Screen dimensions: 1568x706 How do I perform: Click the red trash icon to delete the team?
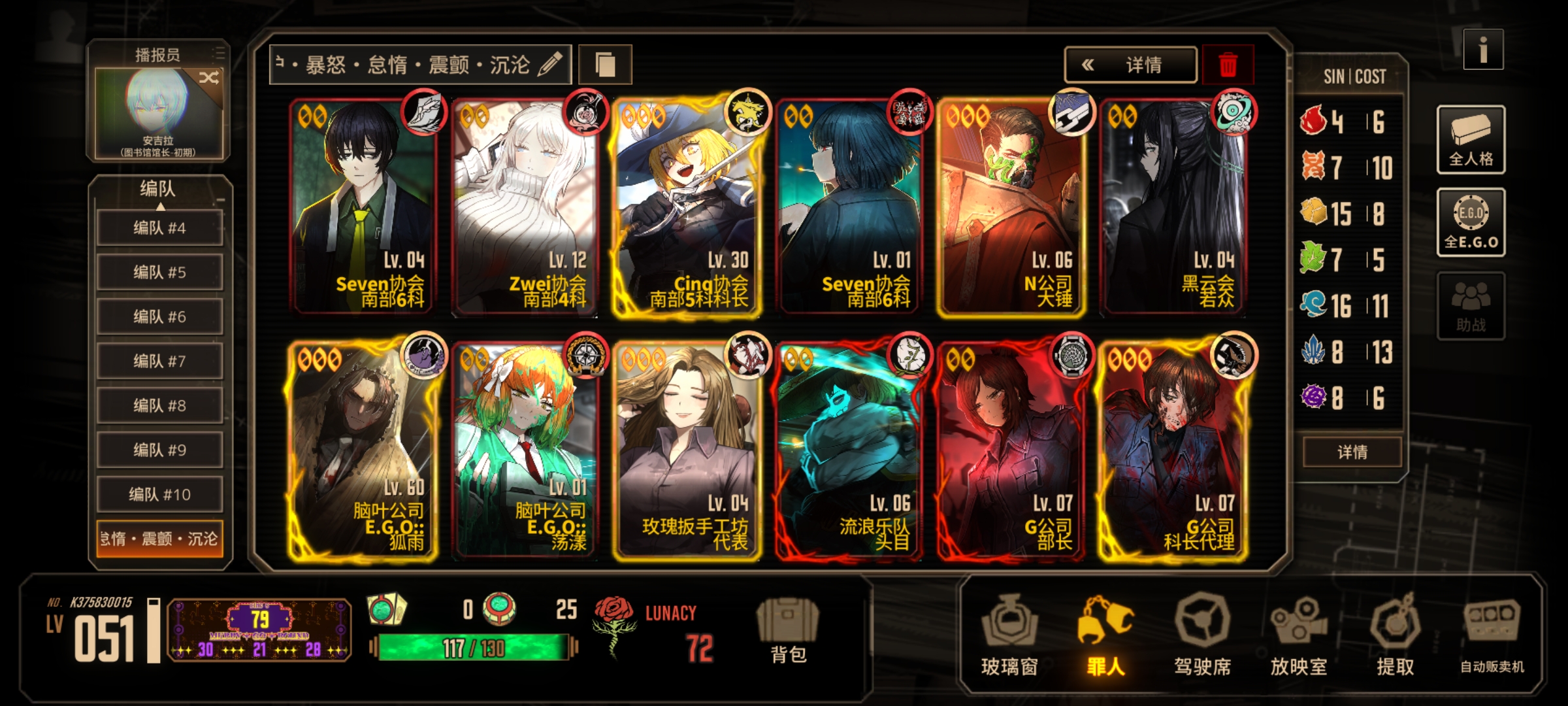[x=1228, y=65]
